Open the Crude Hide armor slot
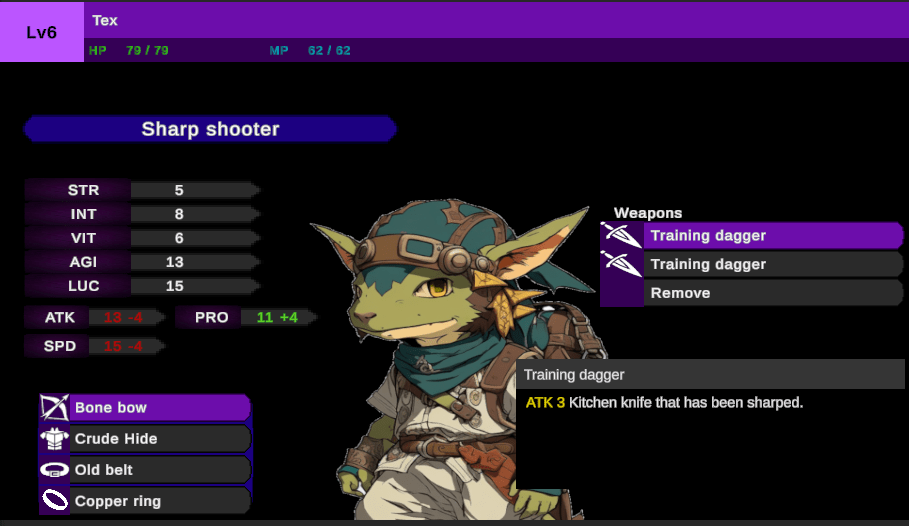Image resolution: width=909 pixels, height=526 pixels. [145, 439]
